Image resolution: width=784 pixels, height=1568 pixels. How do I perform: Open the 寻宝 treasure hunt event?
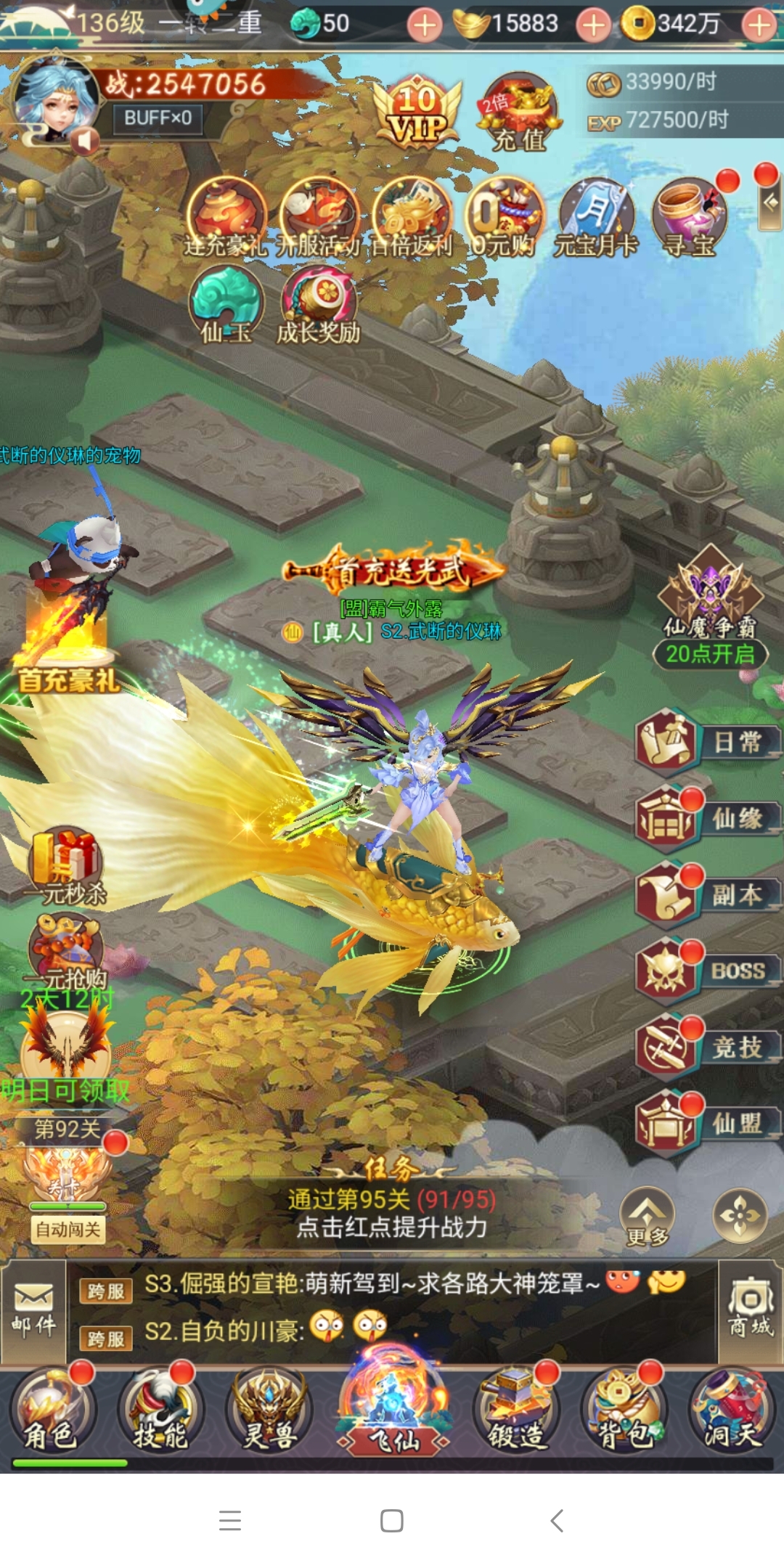click(x=690, y=218)
